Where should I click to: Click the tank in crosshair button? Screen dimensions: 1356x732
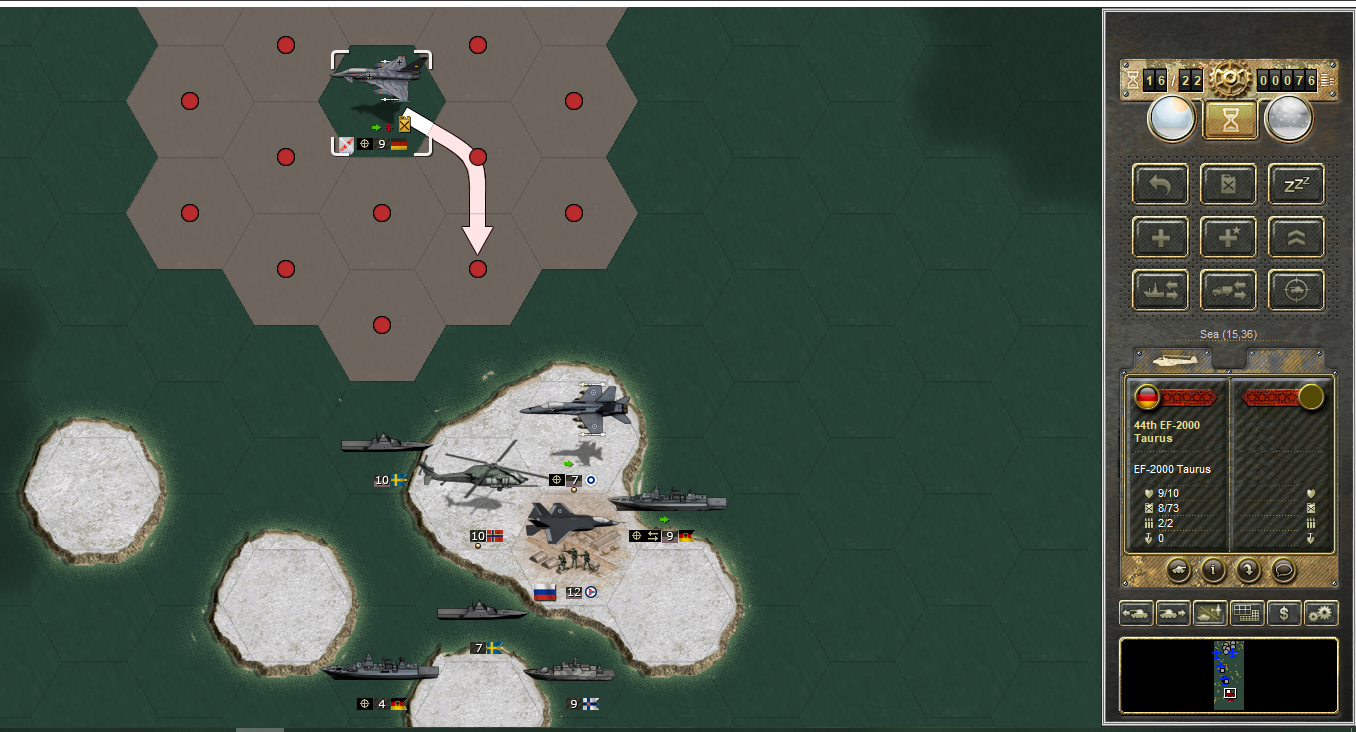tap(1296, 290)
